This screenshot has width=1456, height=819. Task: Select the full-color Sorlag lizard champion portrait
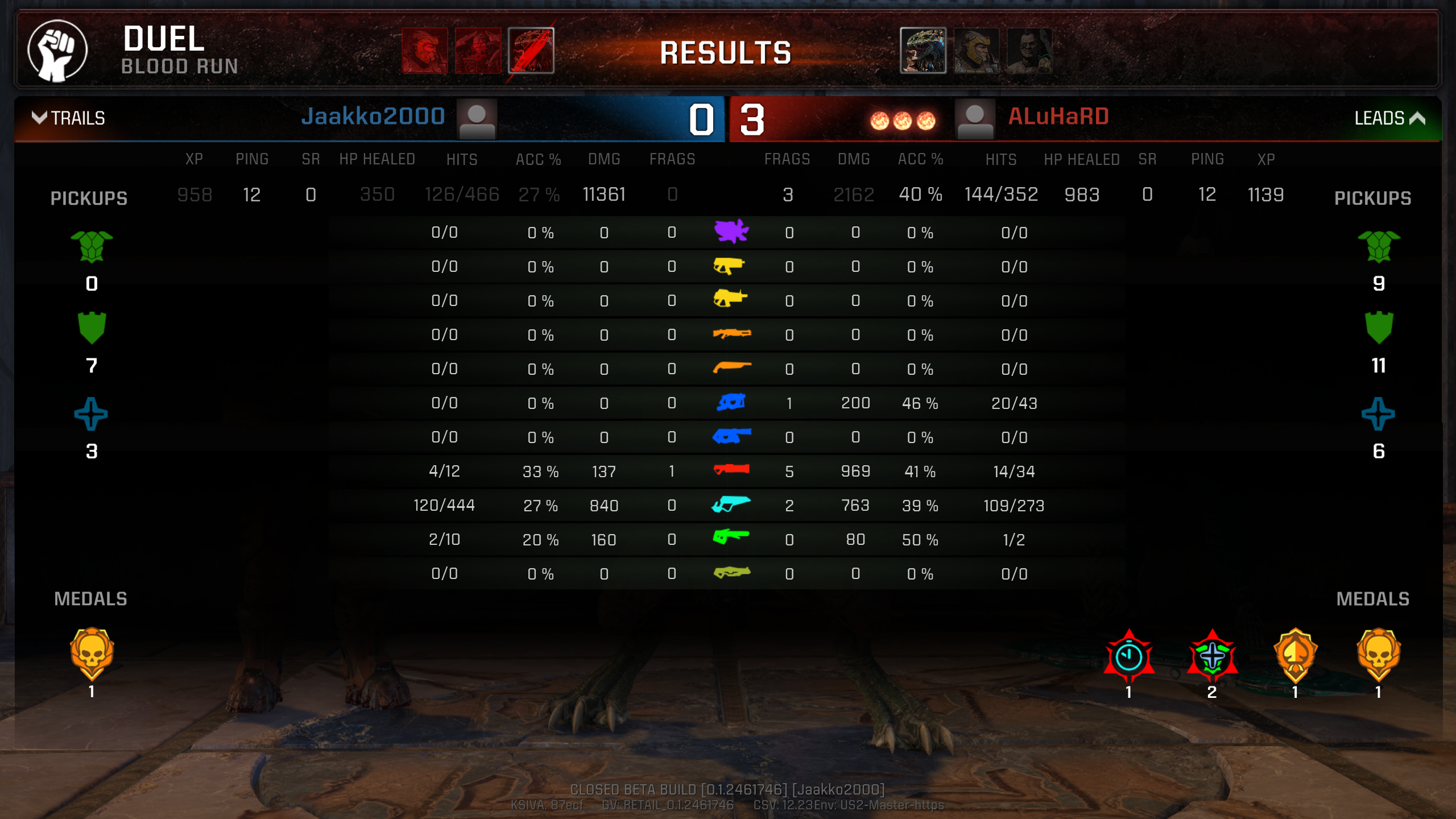(923, 51)
